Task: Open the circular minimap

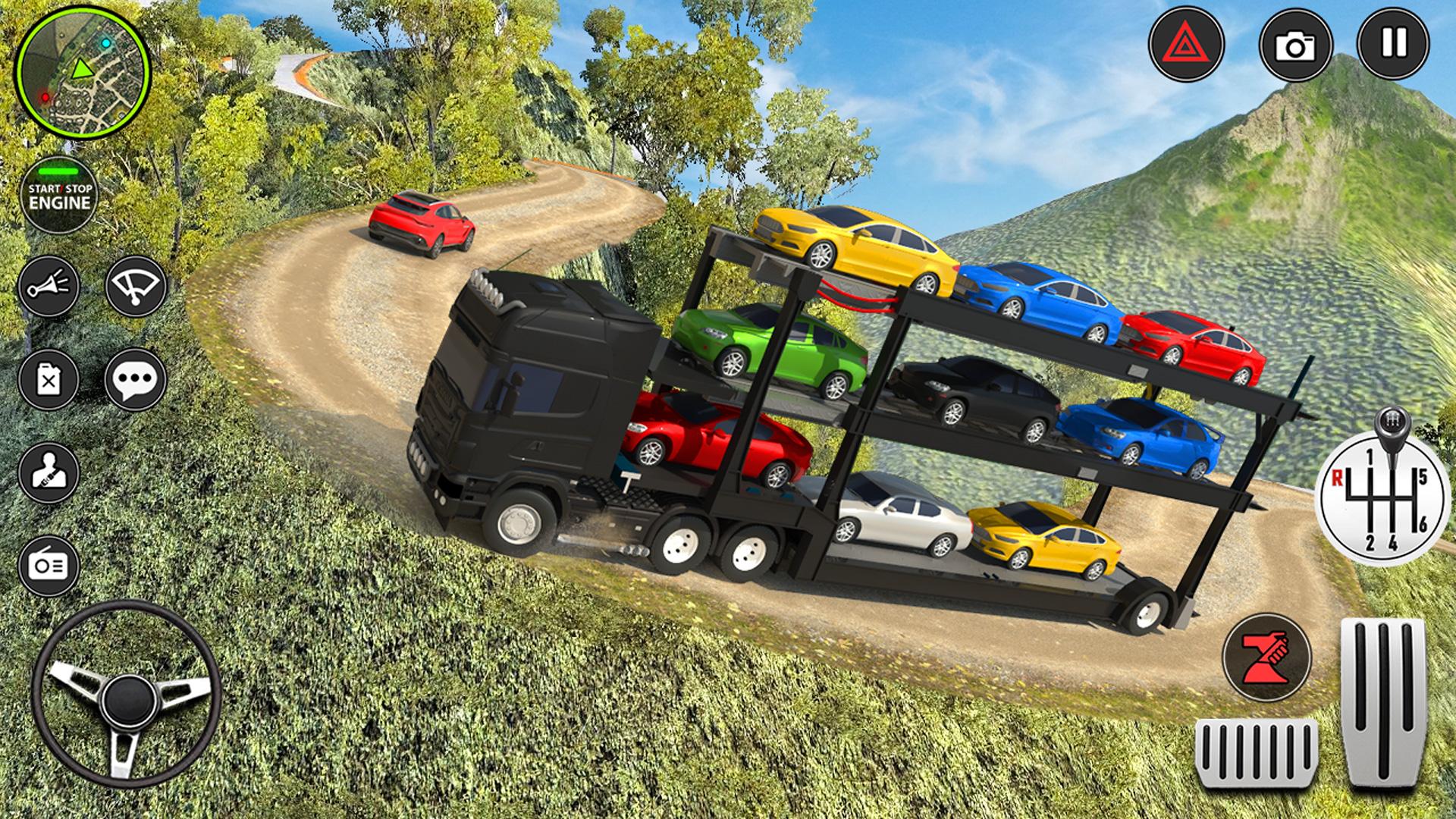Action: pyautogui.click(x=82, y=74)
